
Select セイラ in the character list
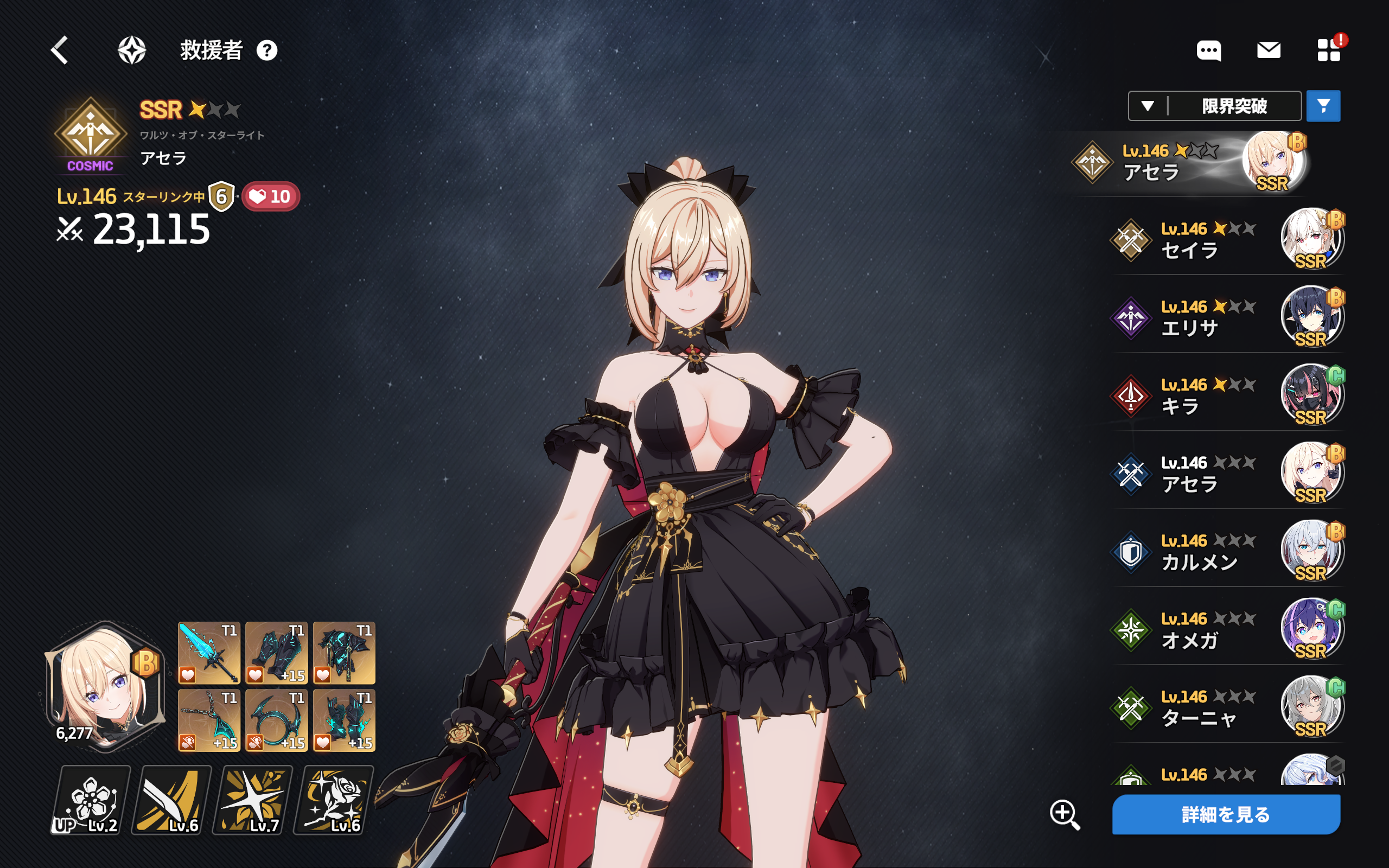[x=1226, y=239]
